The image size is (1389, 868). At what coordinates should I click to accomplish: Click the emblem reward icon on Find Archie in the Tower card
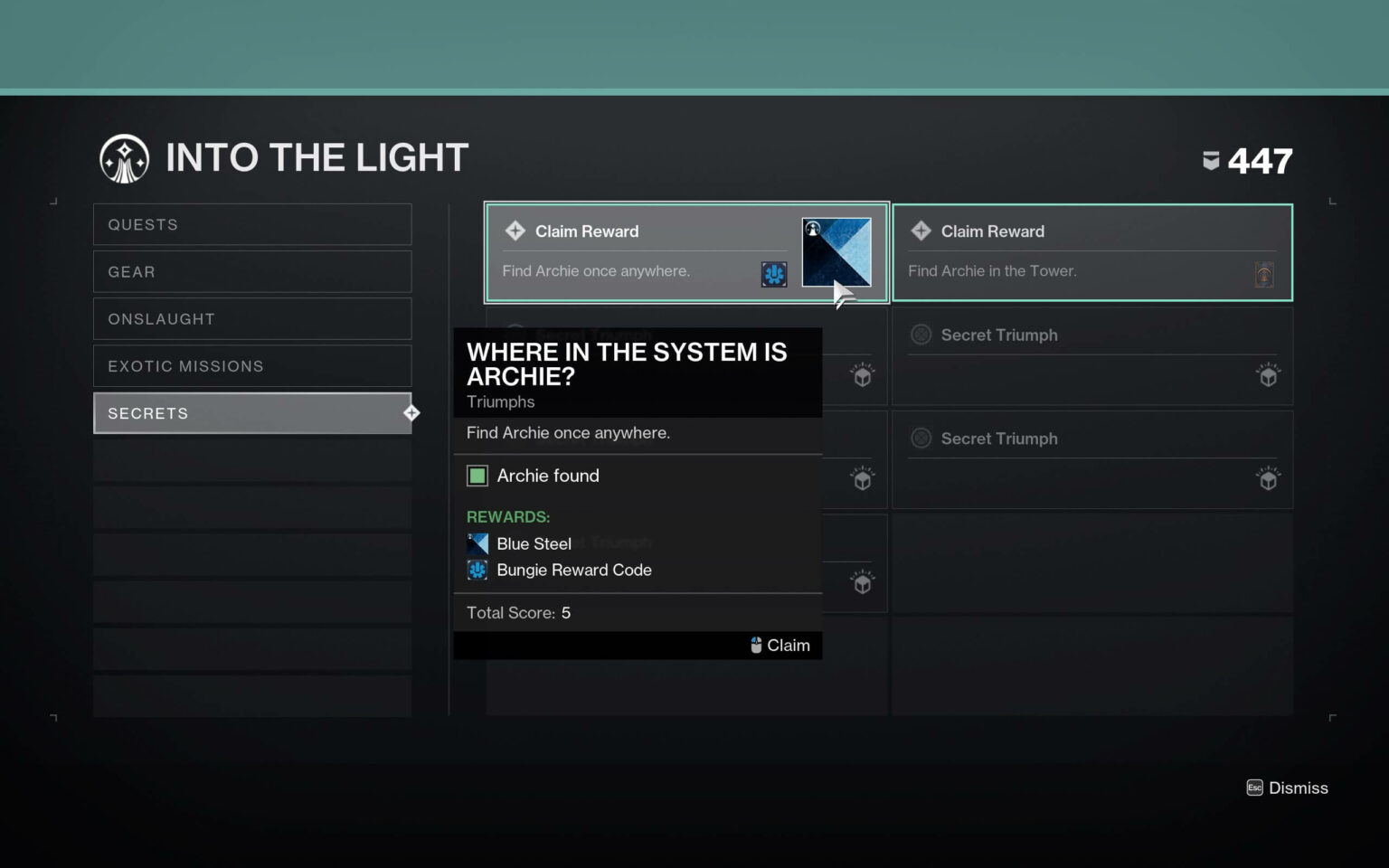(1265, 274)
